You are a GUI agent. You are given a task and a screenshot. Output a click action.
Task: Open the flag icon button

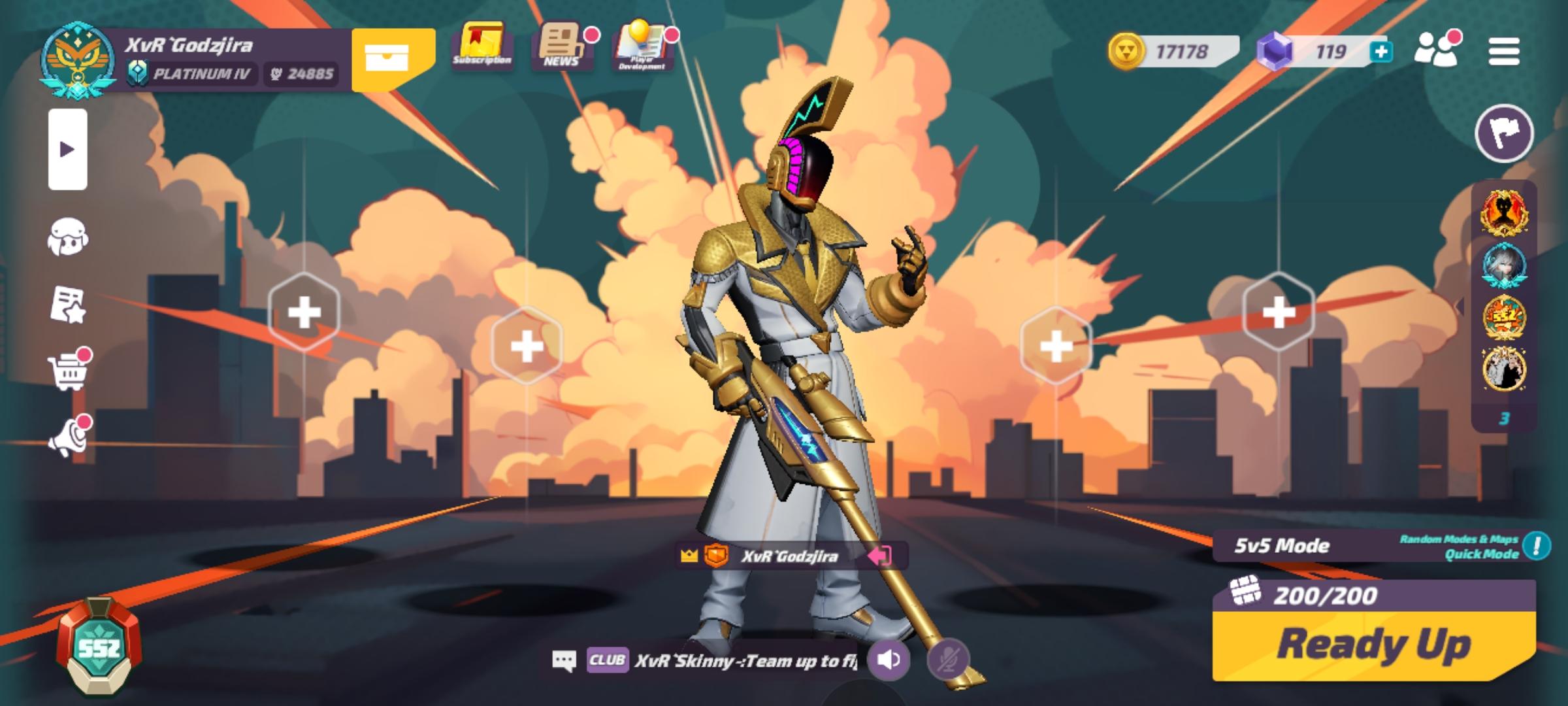(x=1503, y=133)
